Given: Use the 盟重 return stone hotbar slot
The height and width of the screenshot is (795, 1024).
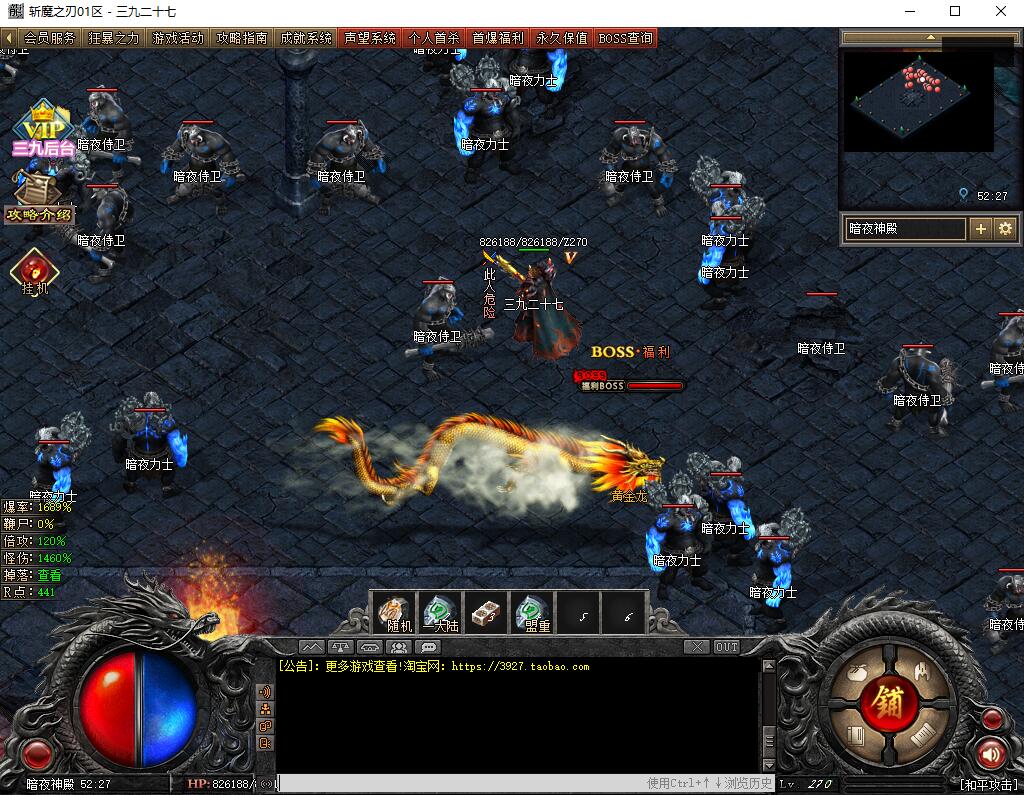Looking at the screenshot, I should coord(534,611).
